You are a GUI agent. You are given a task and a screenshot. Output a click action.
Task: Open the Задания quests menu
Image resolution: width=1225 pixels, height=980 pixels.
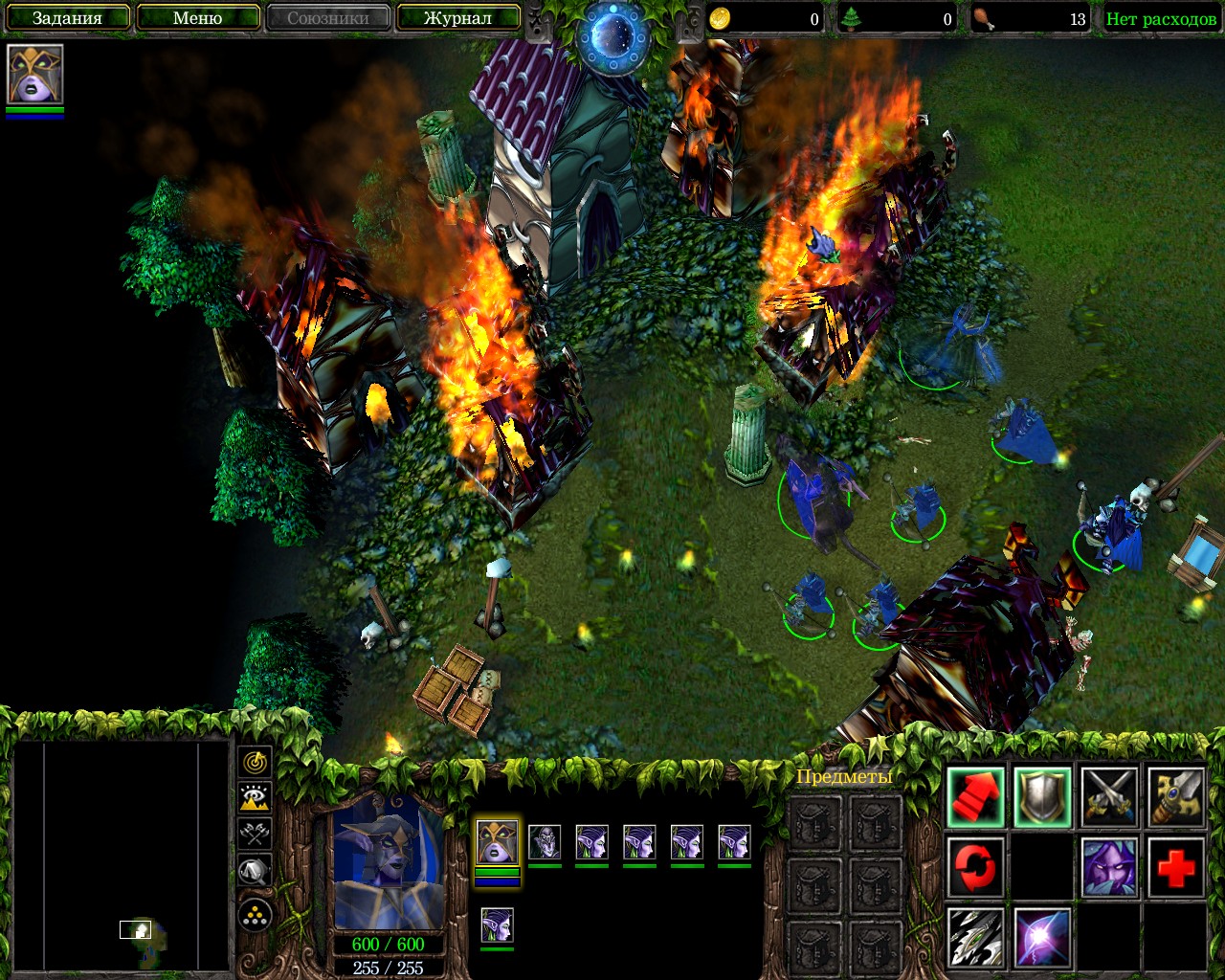pyautogui.click(x=67, y=18)
